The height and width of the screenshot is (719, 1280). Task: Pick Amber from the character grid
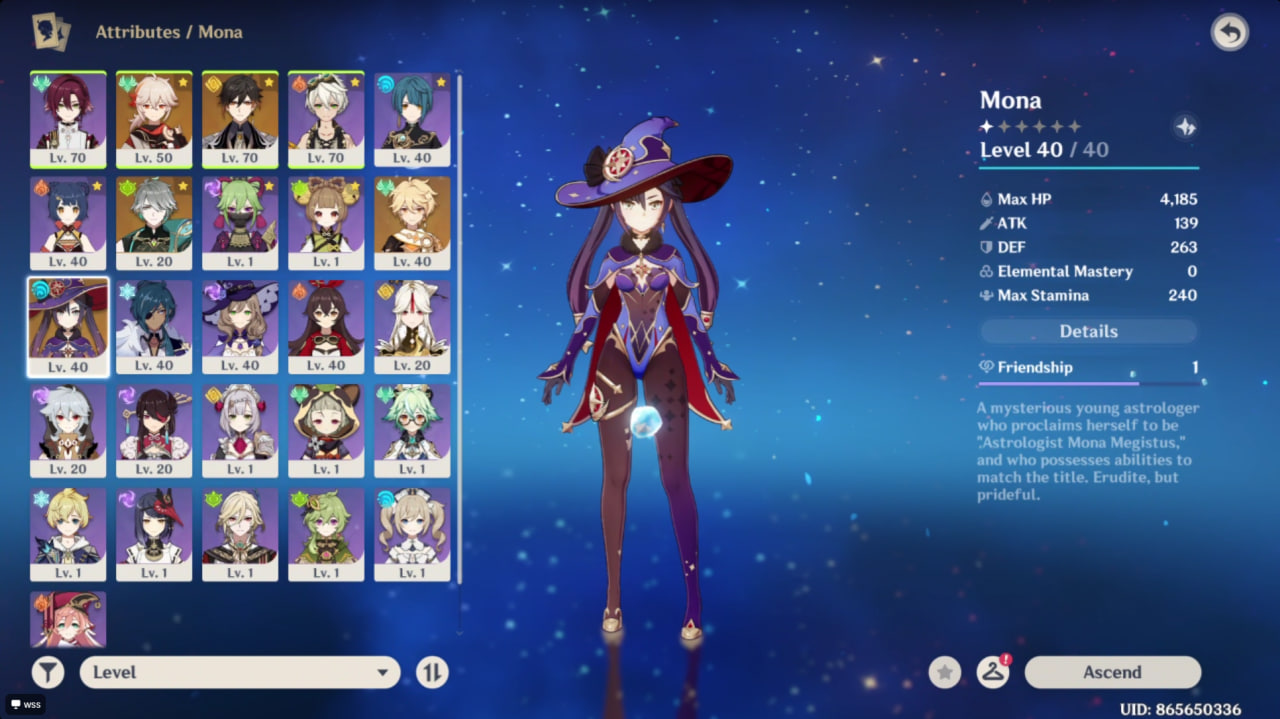coord(326,326)
